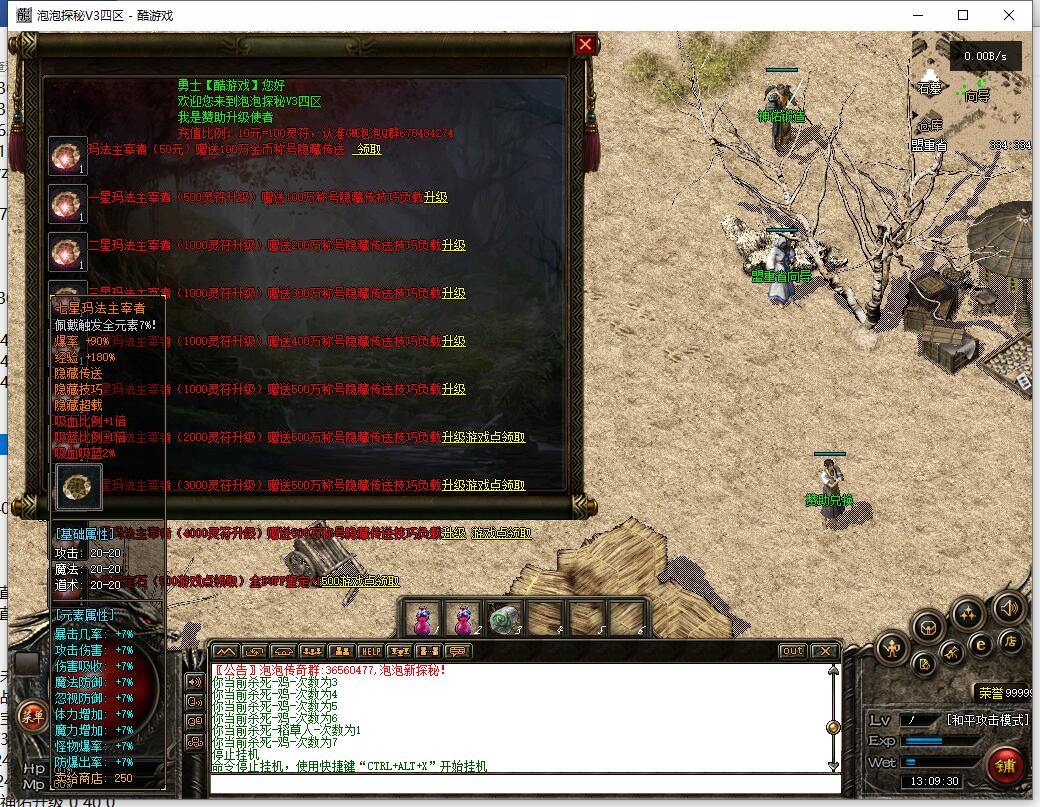Click the chat text input field
The height and width of the screenshot is (807, 1040).
[x=520, y=782]
